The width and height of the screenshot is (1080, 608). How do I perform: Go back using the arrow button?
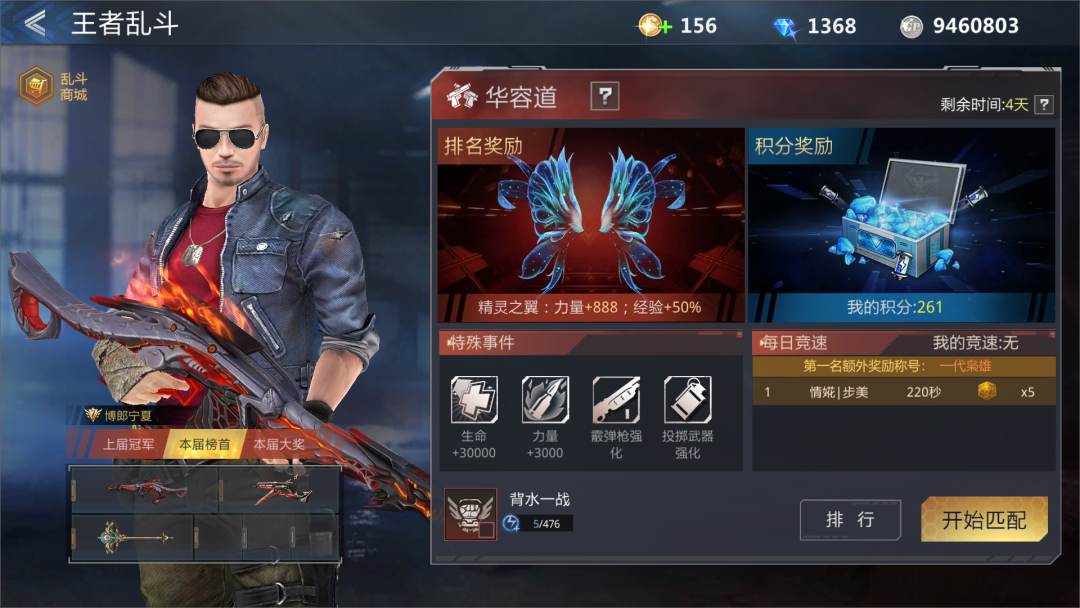36,24
